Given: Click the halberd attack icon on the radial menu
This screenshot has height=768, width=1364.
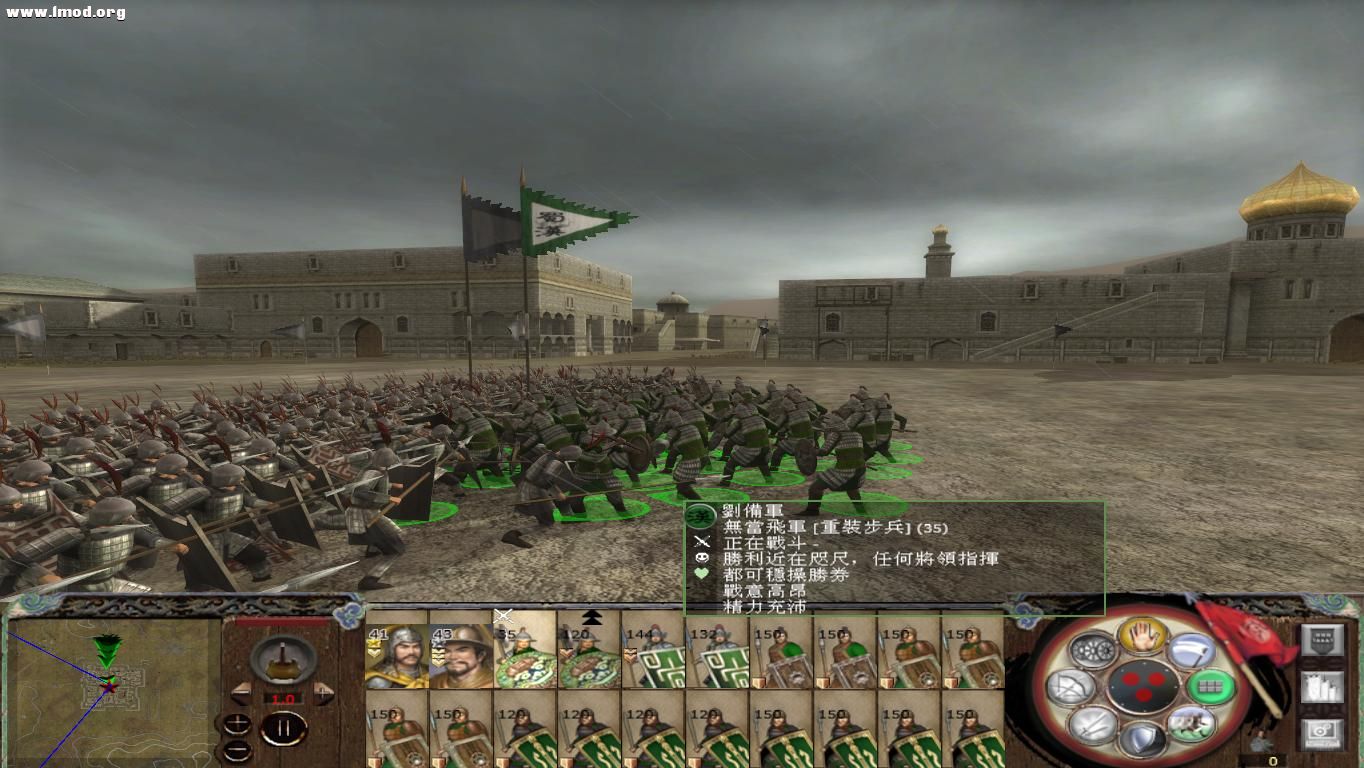Looking at the screenshot, I should [1190, 651].
